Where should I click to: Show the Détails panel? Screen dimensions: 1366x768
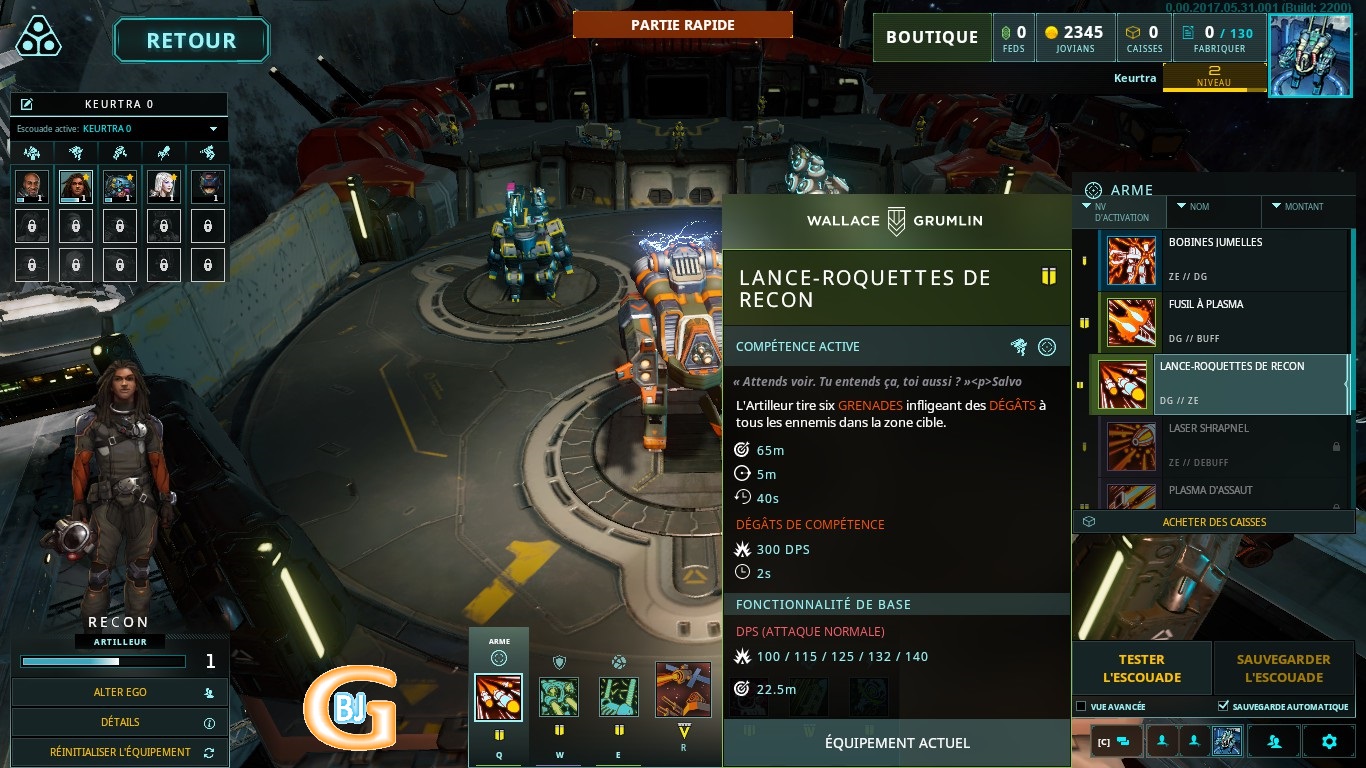coord(120,722)
